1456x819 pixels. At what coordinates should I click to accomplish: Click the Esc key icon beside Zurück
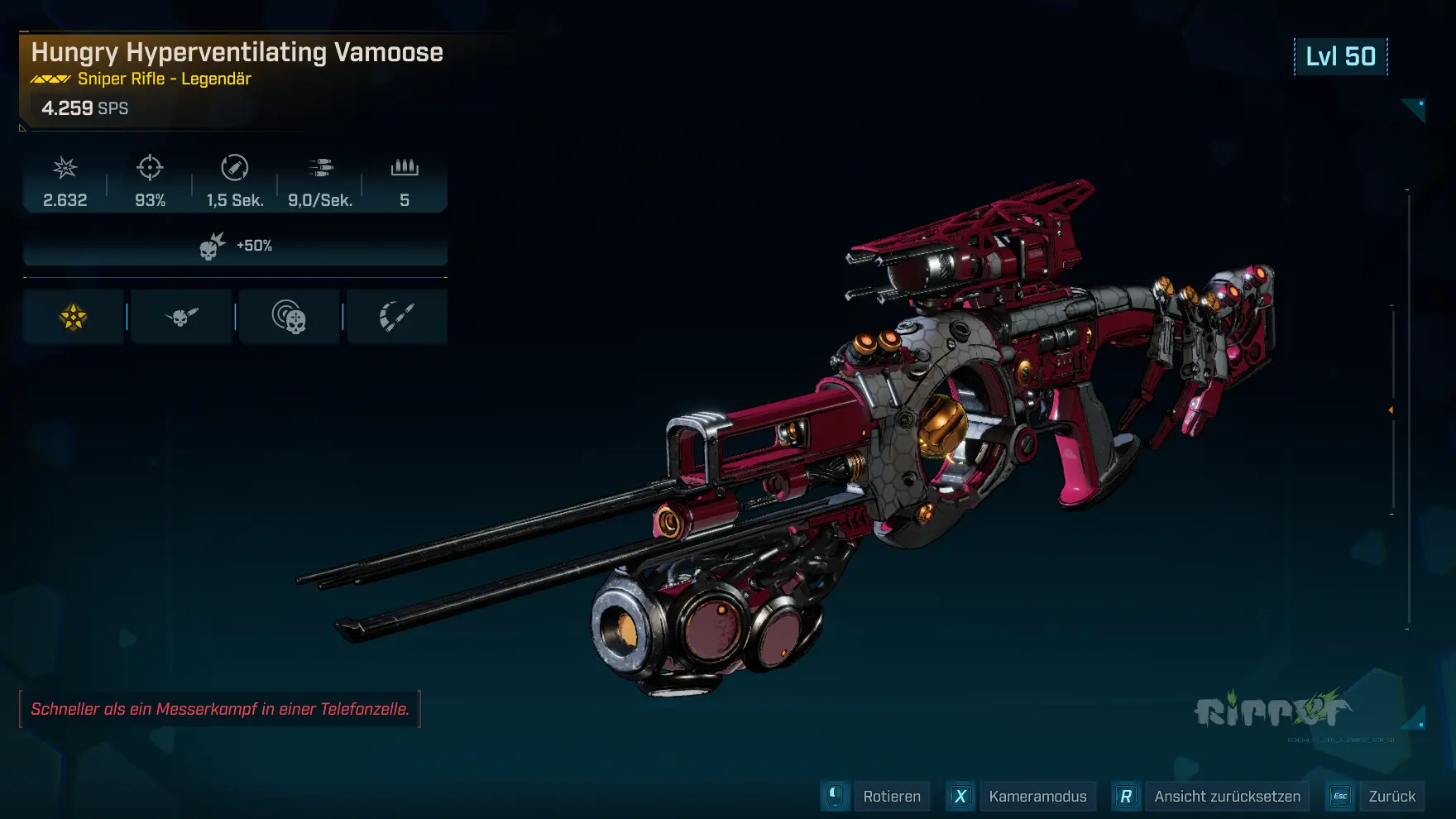pyautogui.click(x=1340, y=796)
